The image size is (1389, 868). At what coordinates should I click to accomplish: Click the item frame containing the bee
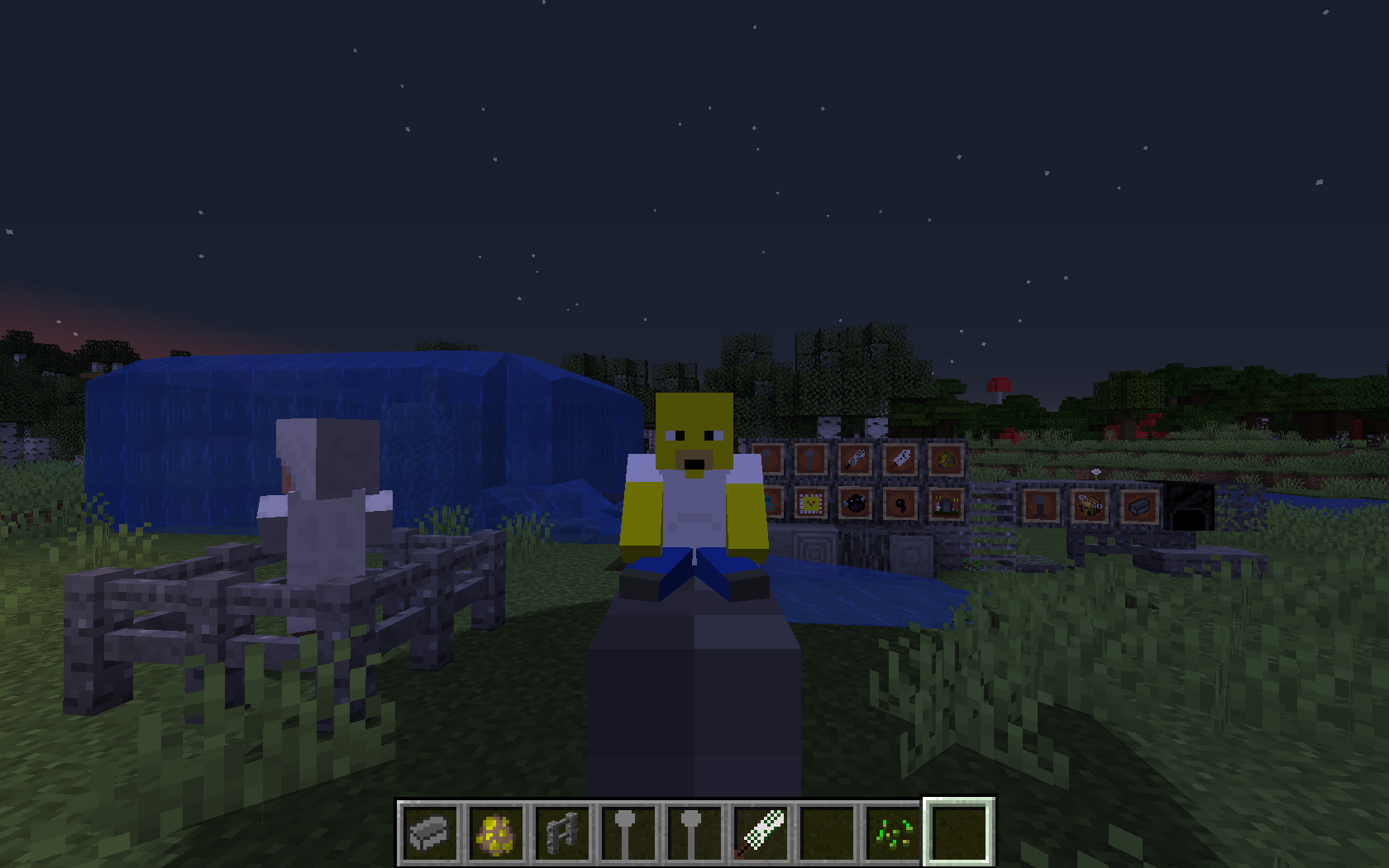(x=1090, y=507)
